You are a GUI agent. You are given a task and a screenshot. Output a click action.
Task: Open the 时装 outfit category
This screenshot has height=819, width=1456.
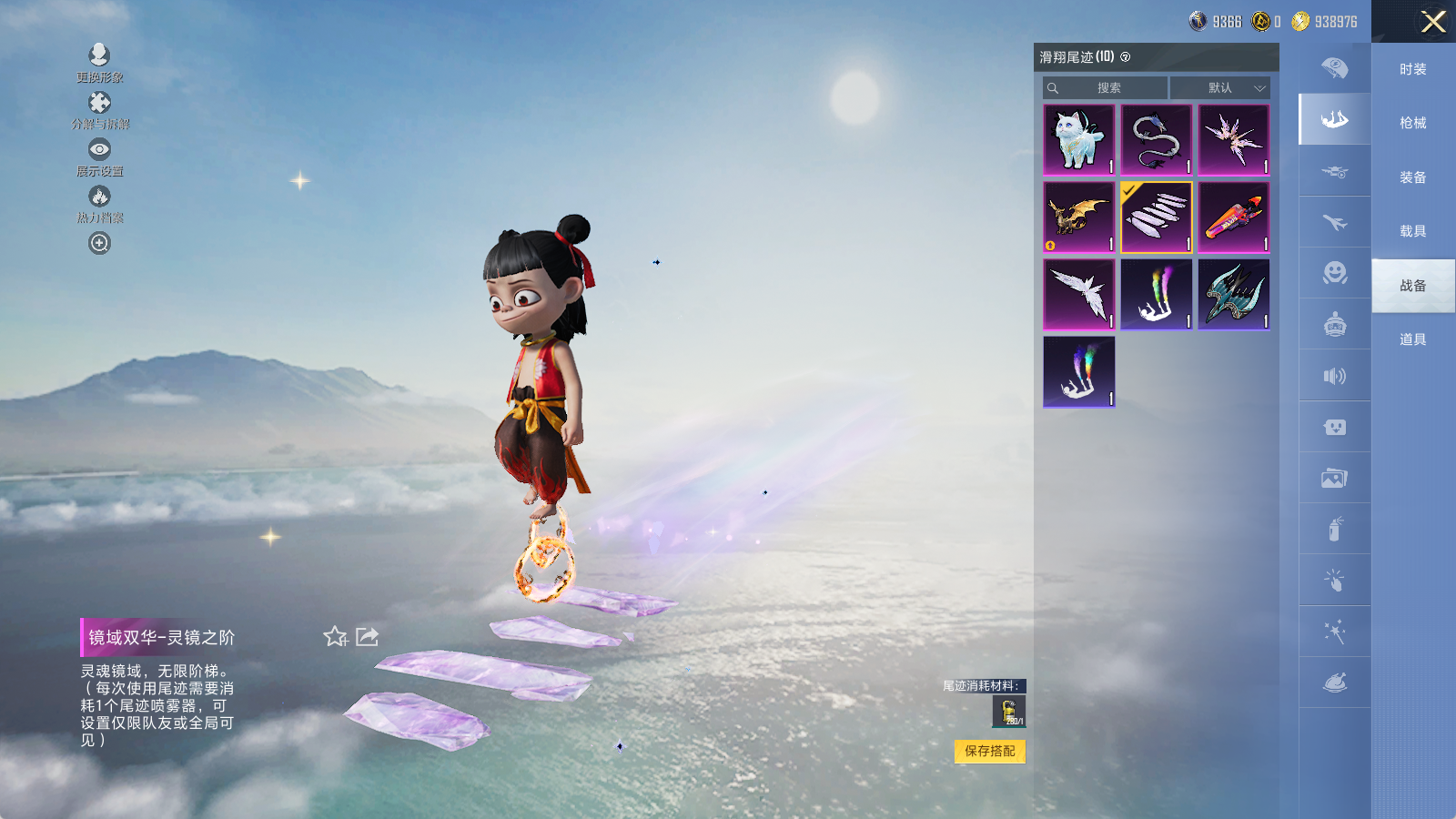click(1412, 69)
